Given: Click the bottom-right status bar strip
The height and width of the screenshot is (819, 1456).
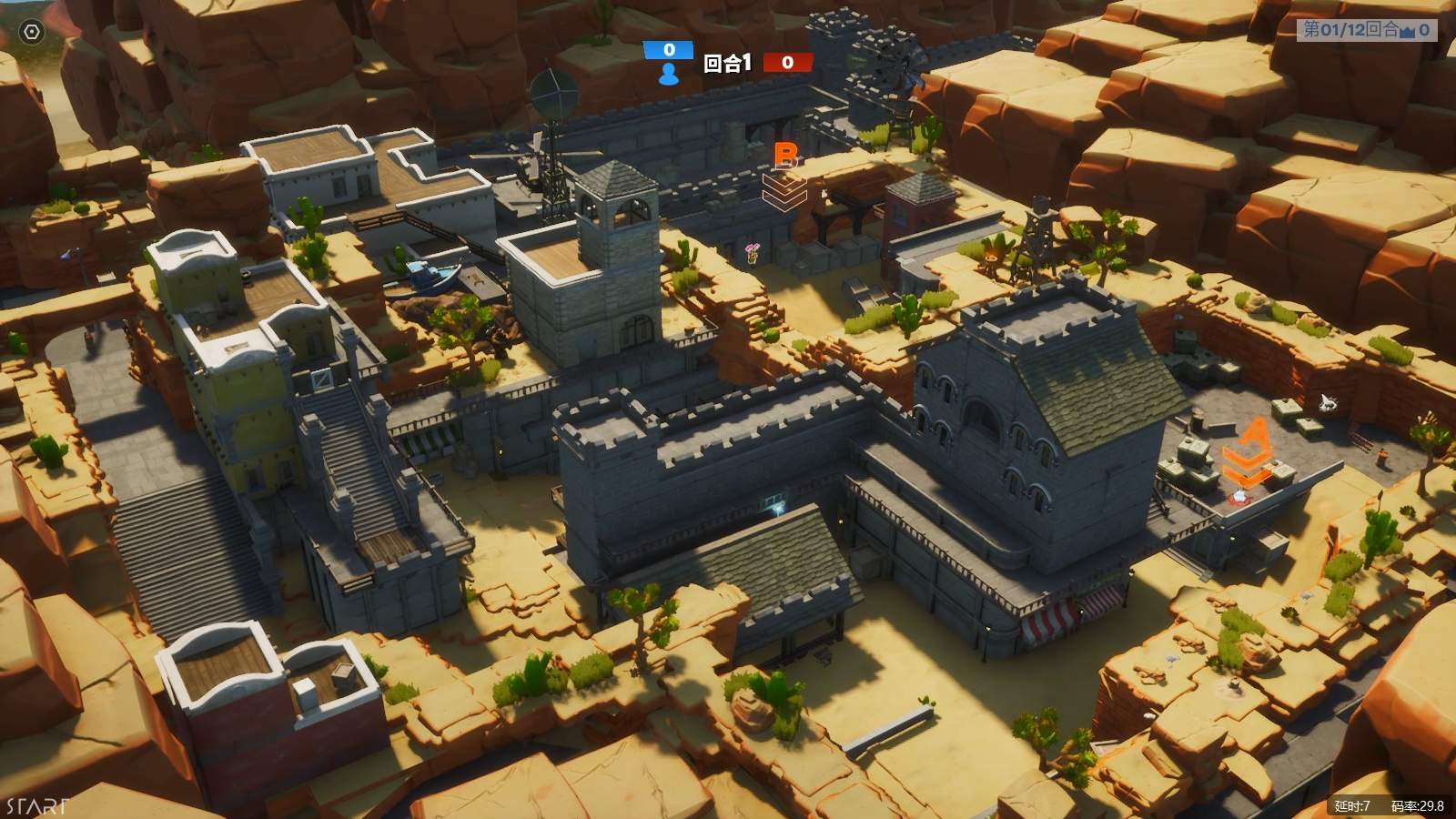Looking at the screenshot, I should [1392, 806].
